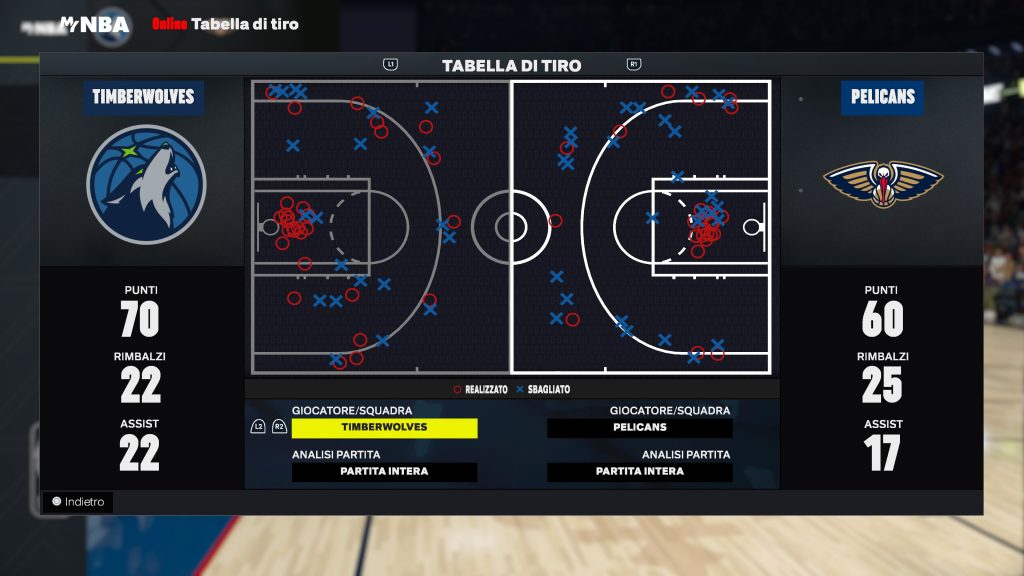Viewport: 1024px width, 576px height.
Task: Click the Timberwolves wolf logo
Action: click(x=146, y=184)
